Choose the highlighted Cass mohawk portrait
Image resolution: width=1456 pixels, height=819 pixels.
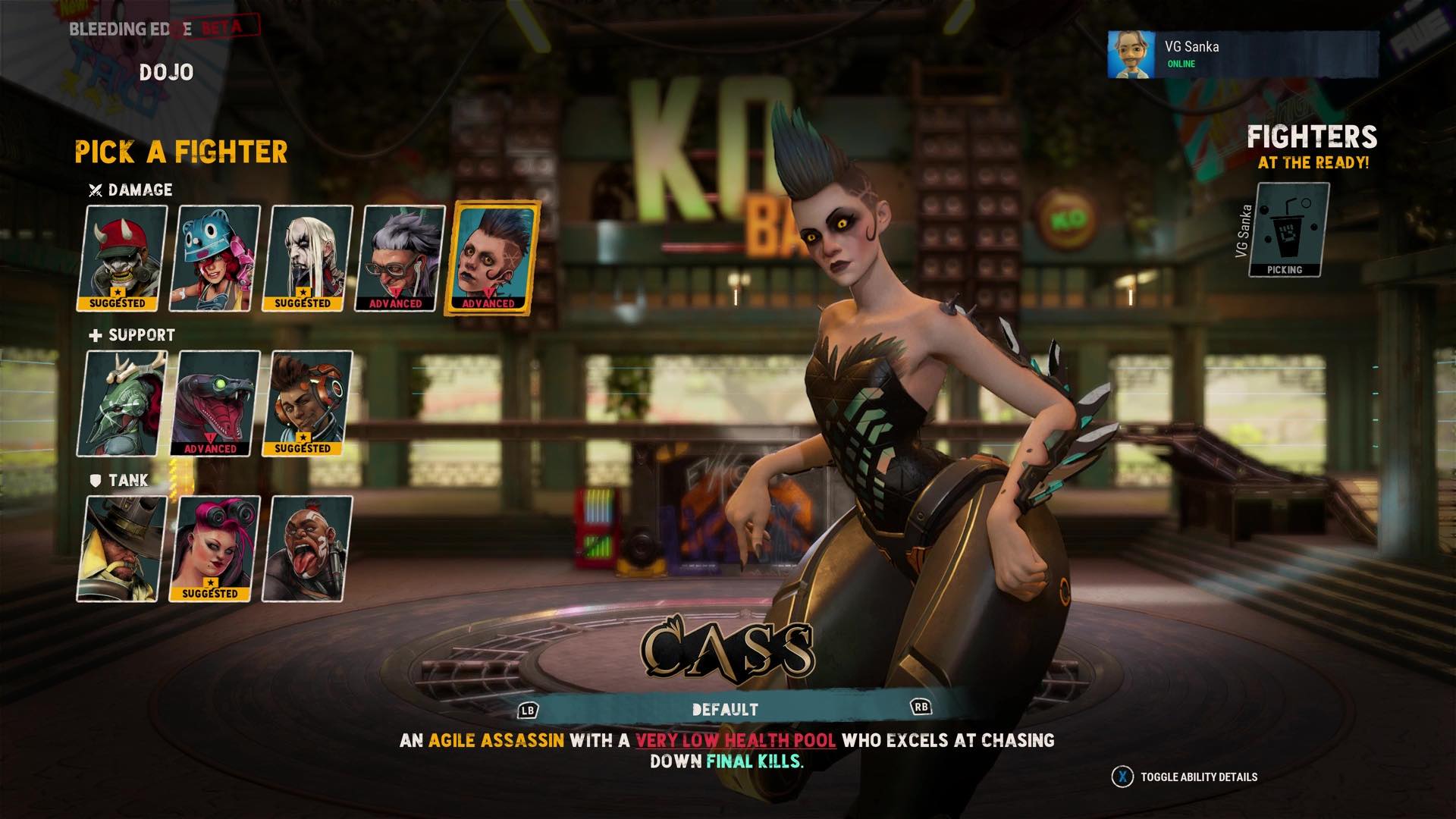point(492,258)
